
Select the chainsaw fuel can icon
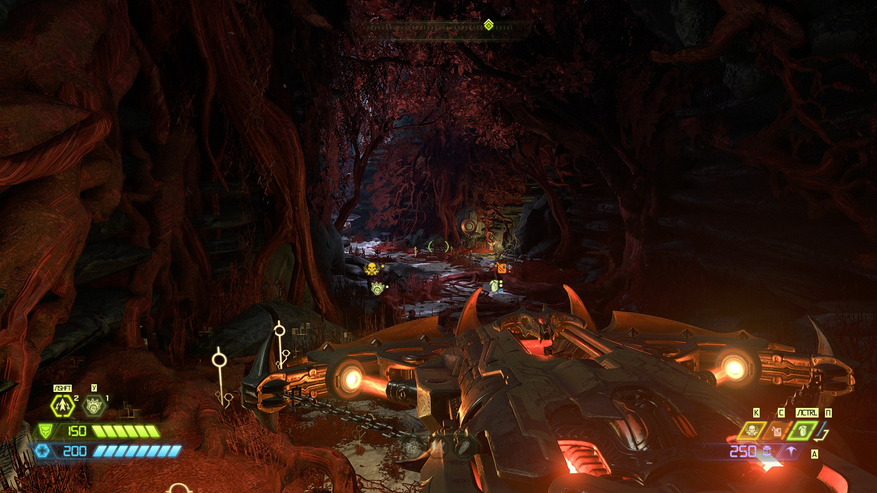click(775, 431)
